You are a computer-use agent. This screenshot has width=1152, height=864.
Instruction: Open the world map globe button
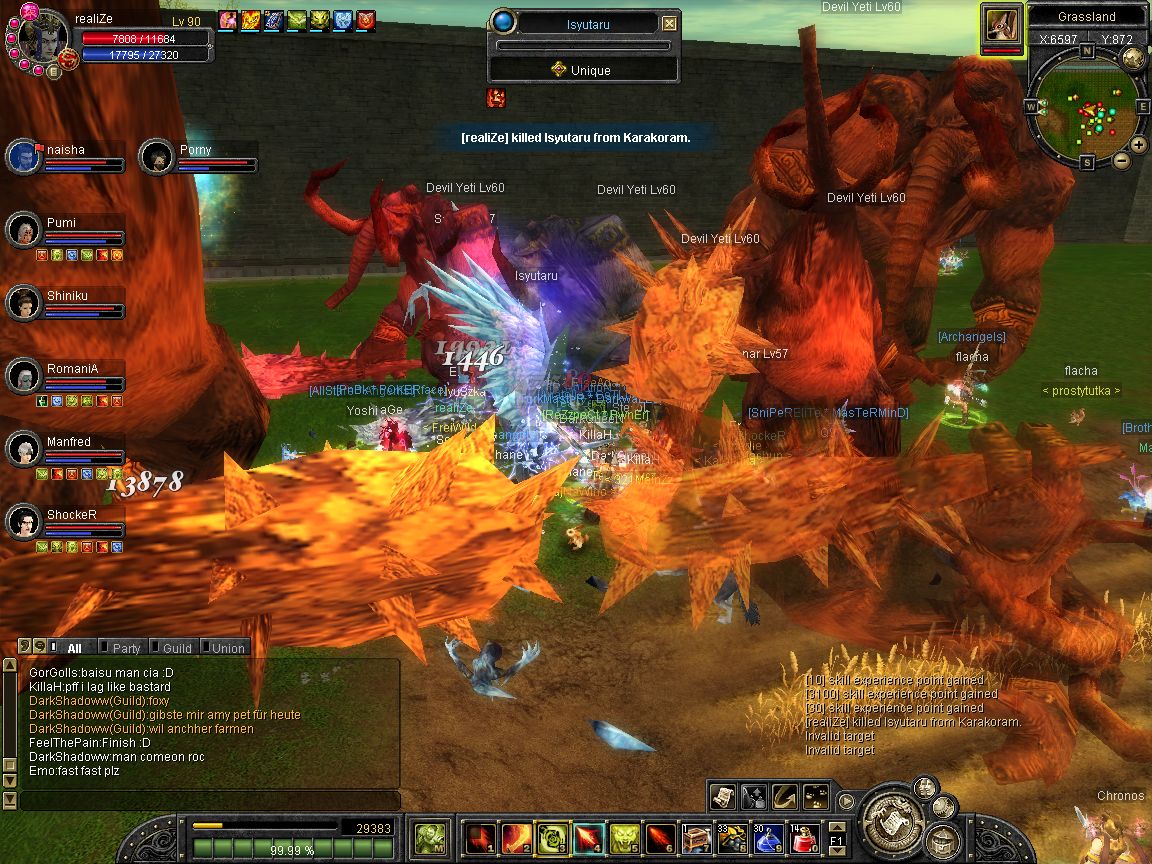(x=1133, y=57)
